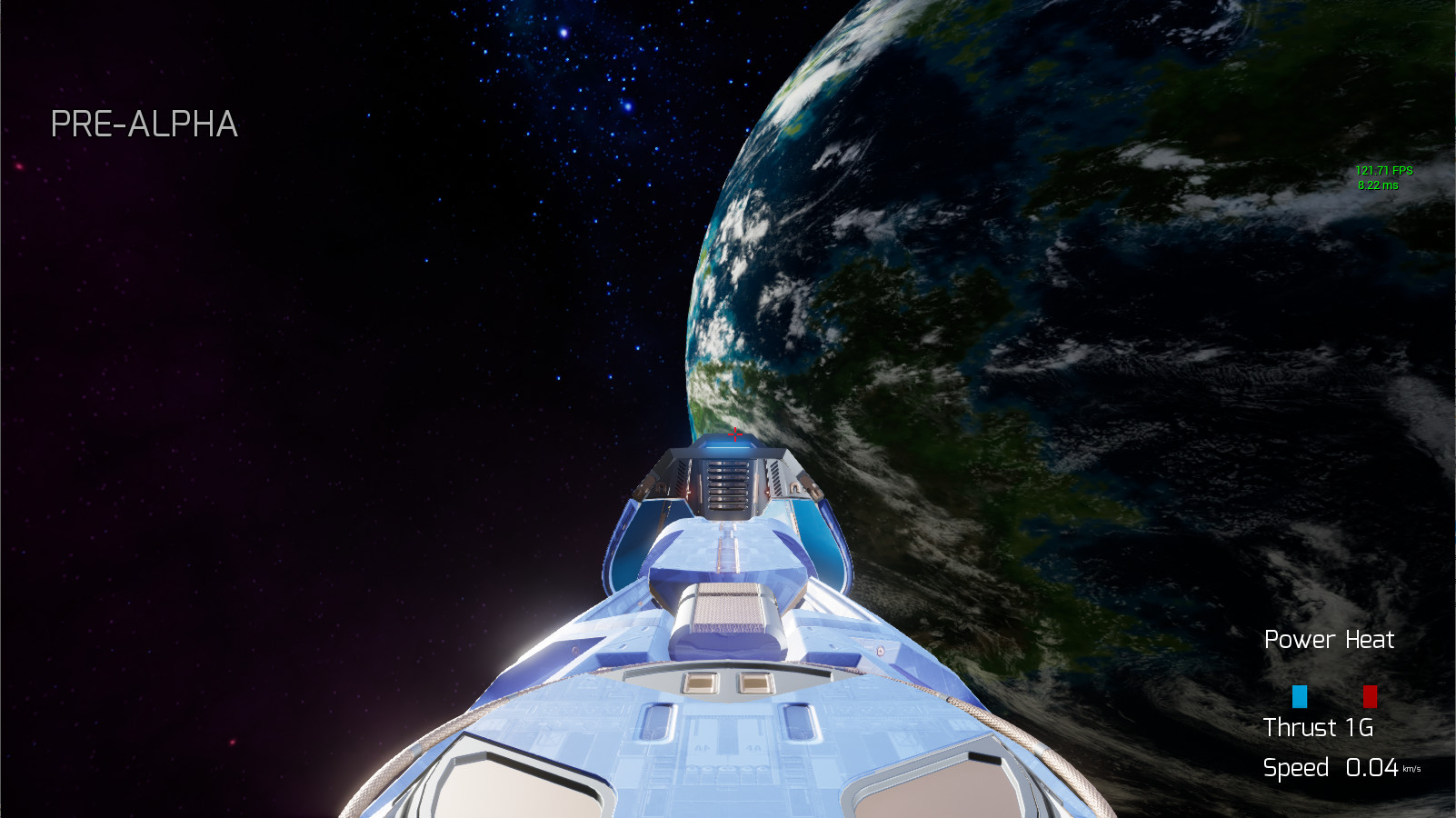This screenshot has height=818, width=1456.
Task: Expand the Power Heat panel
Action: click(1329, 640)
